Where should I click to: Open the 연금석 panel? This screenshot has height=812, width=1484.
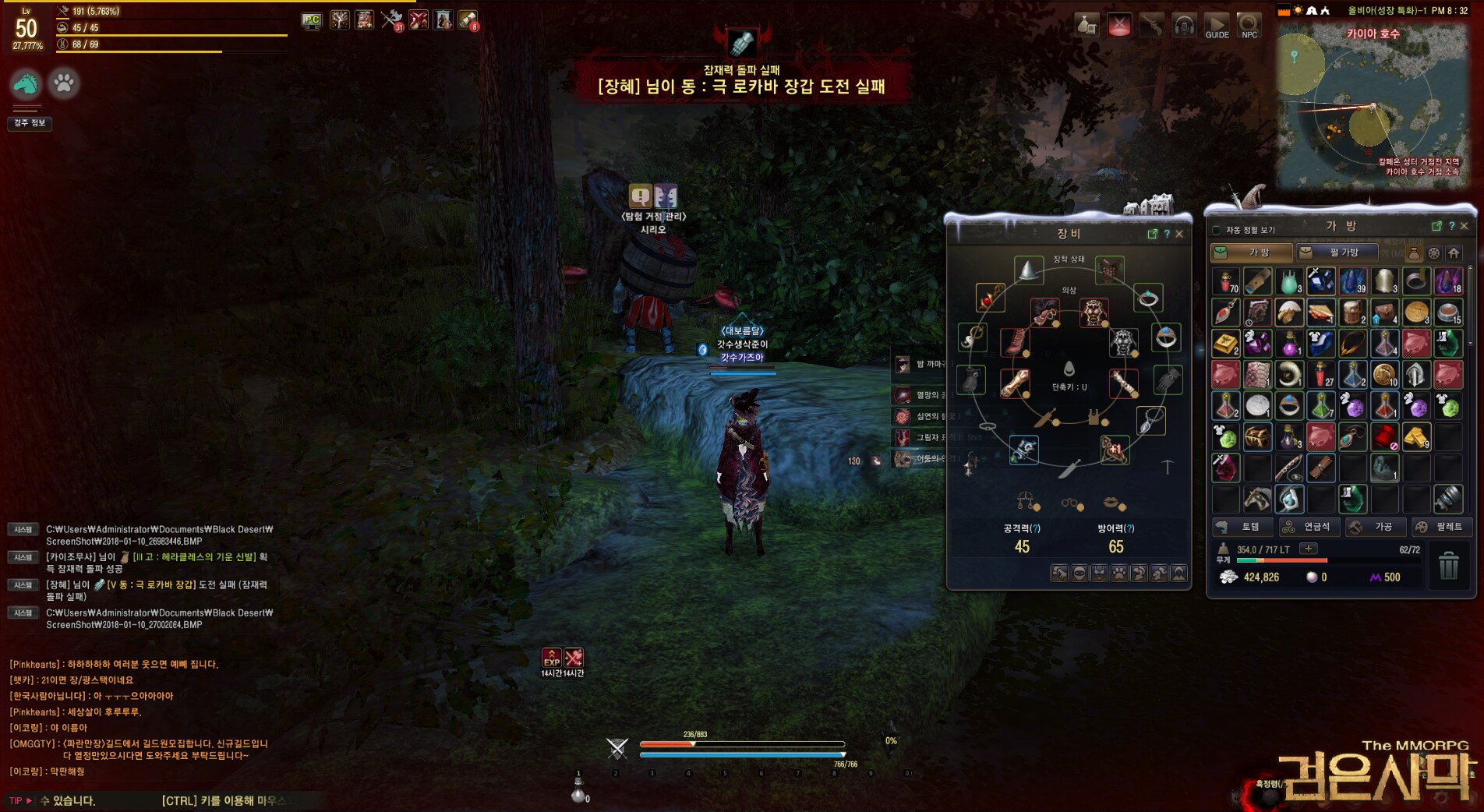point(1309,528)
